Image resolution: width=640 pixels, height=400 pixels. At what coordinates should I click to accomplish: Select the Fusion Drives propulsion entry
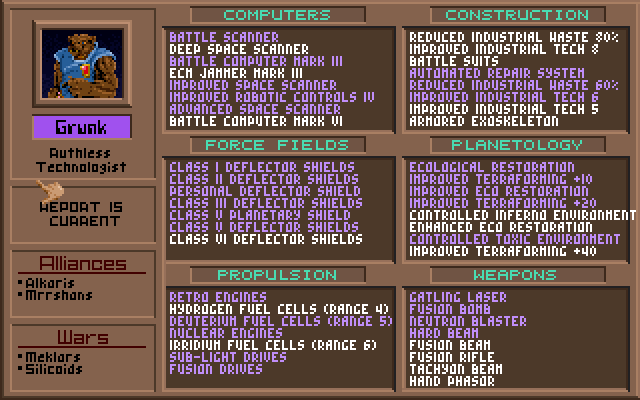(216, 369)
